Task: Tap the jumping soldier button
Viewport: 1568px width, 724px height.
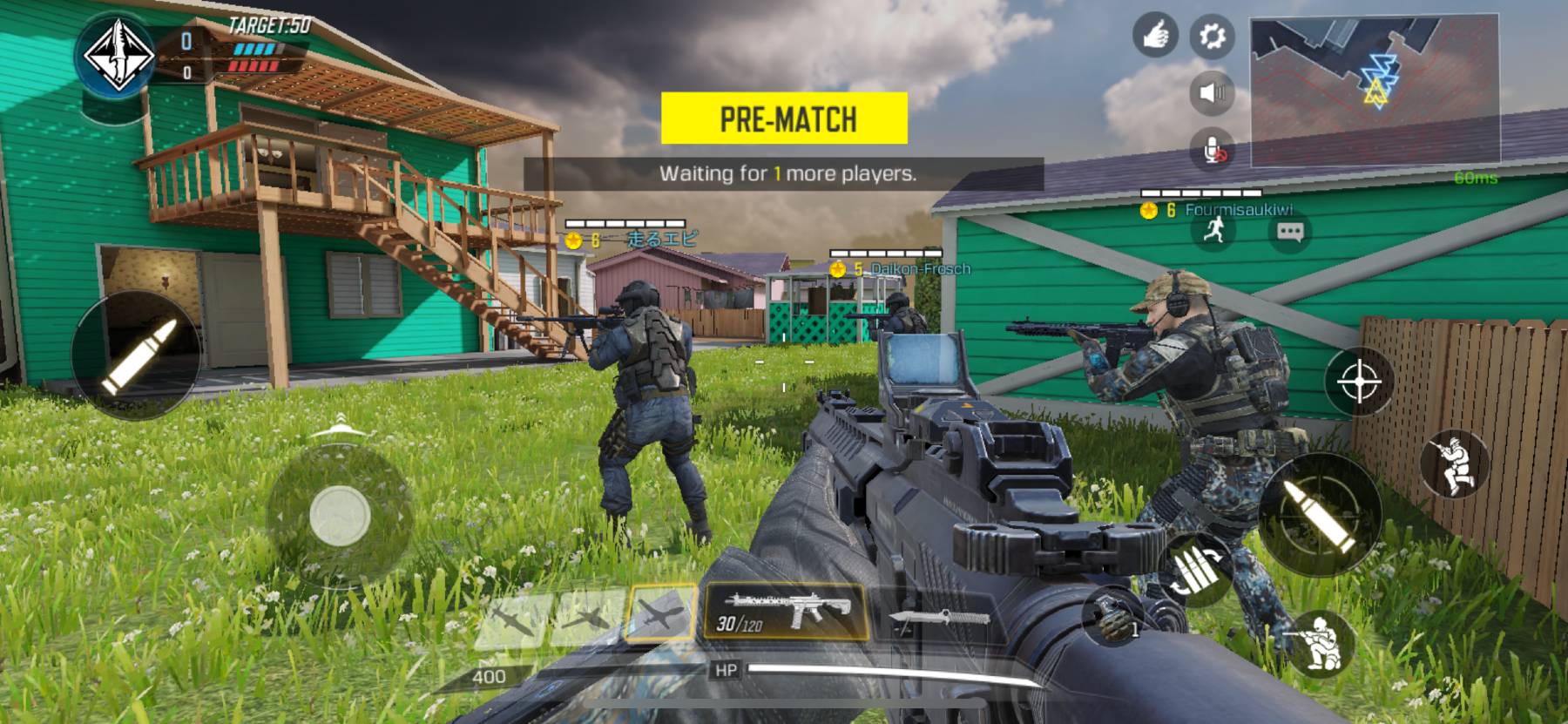Action: pyautogui.click(x=1454, y=464)
